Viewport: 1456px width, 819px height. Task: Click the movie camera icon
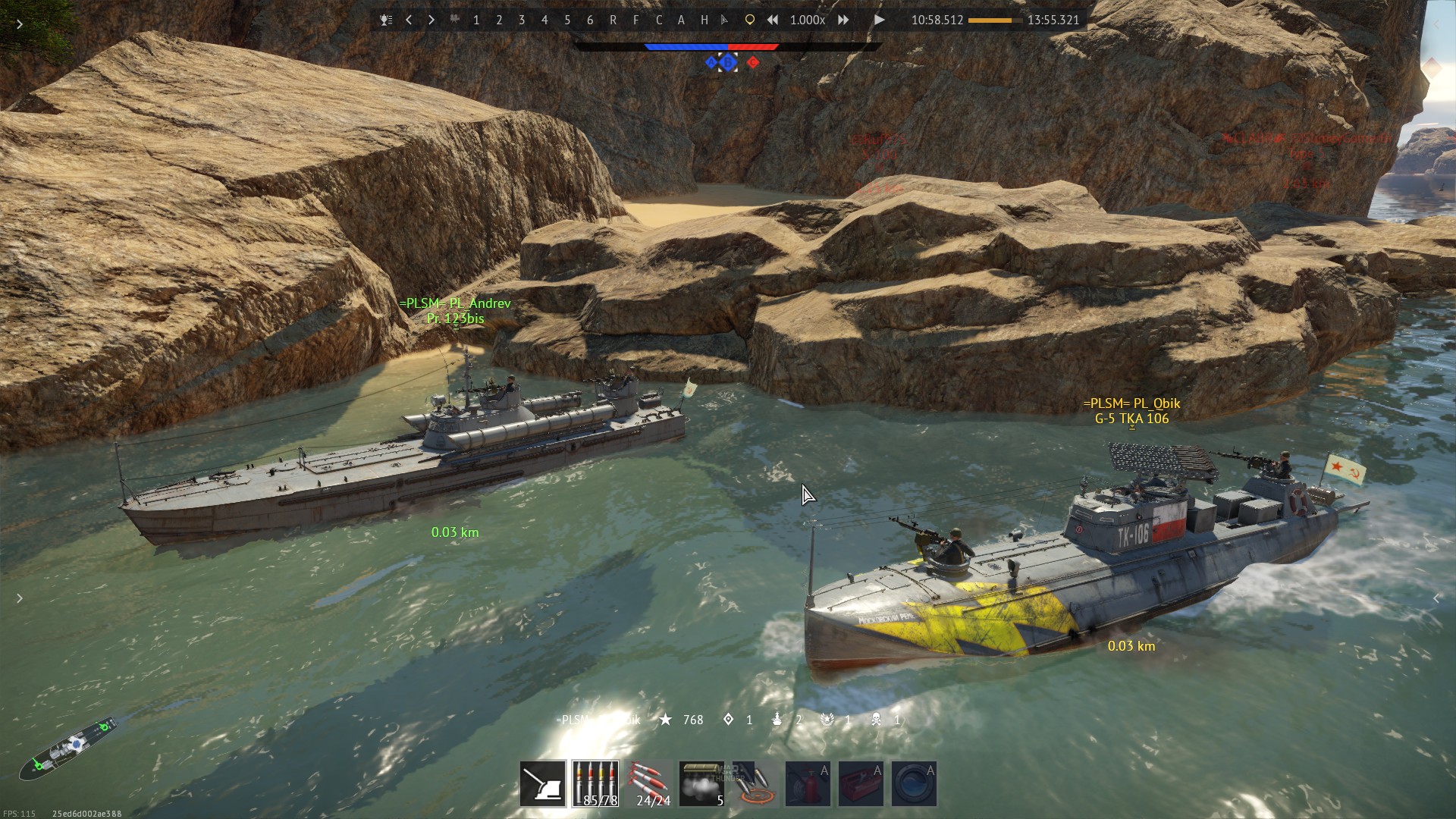[454, 20]
